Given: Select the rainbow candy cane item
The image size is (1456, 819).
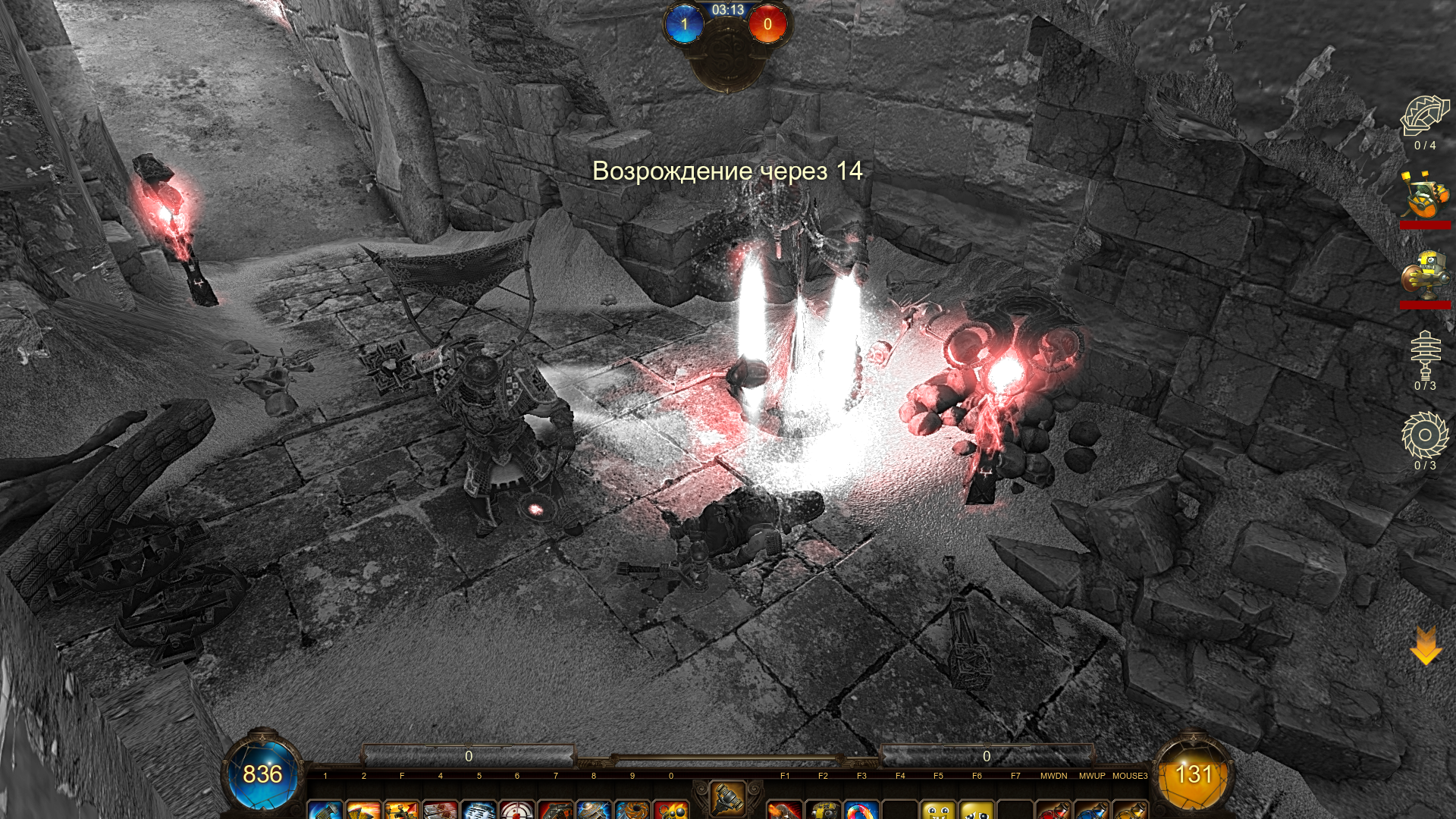Looking at the screenshot, I should coord(861,810).
